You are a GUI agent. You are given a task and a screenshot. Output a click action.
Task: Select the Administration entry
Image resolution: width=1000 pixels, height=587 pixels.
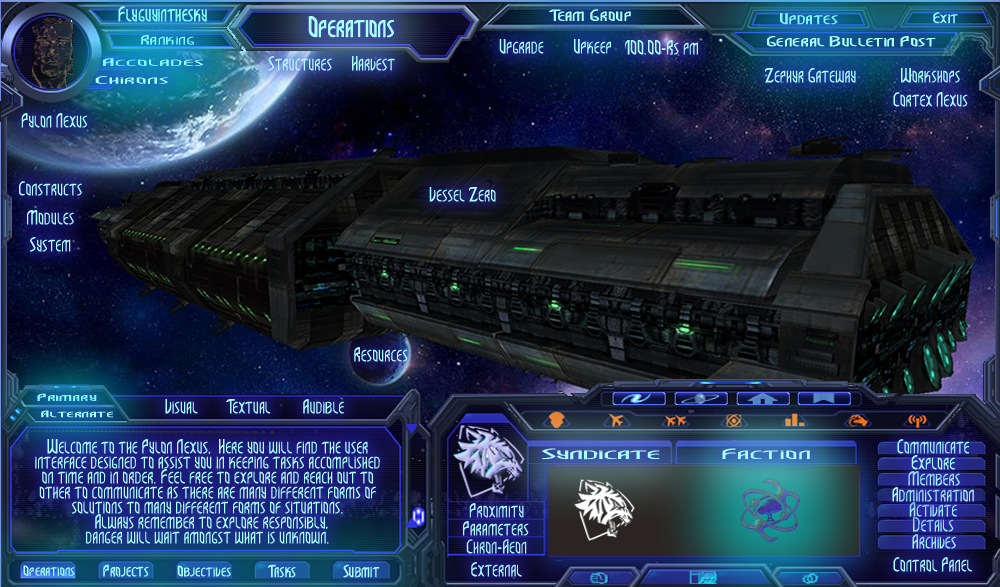(x=933, y=495)
